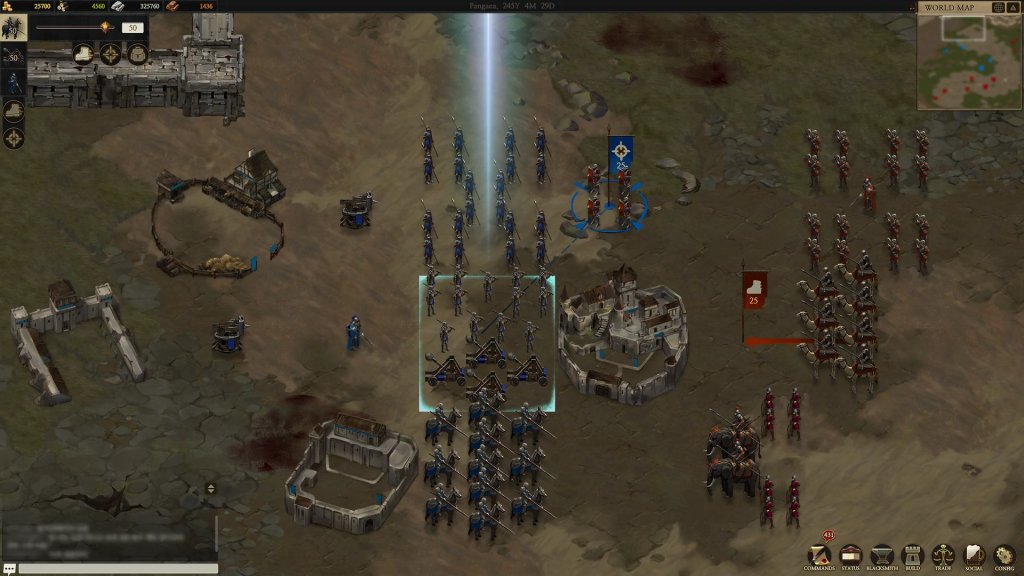The width and height of the screenshot is (1024, 576).
Task: Click the backpack icon in the unit panel
Action: click(x=138, y=54)
